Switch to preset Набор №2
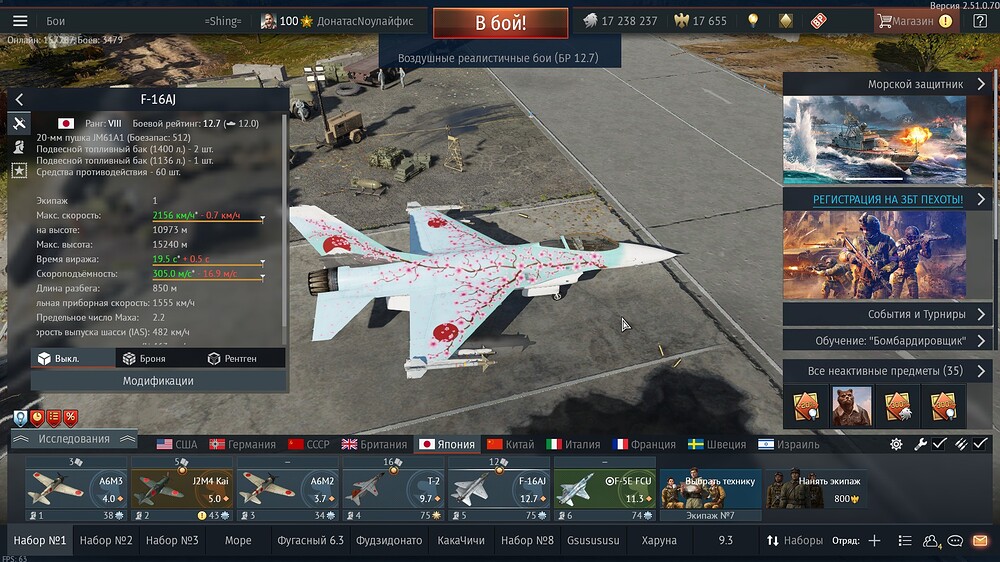 (106, 540)
